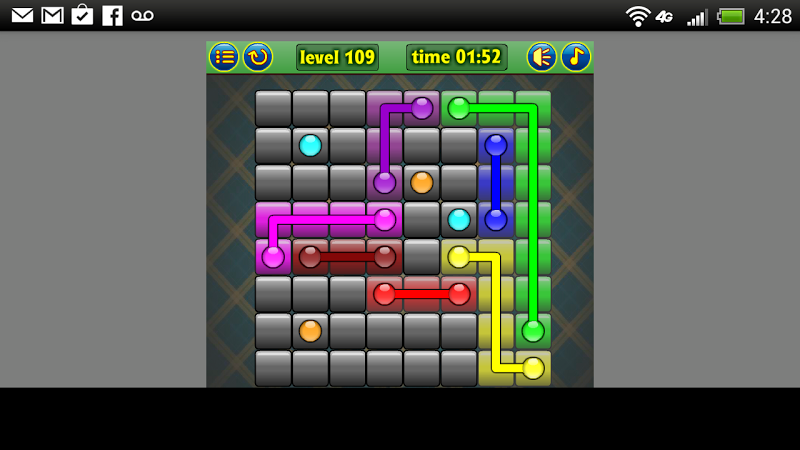Select the orange dot beside the purple dot
The image size is (800, 450).
pyautogui.click(x=422, y=183)
